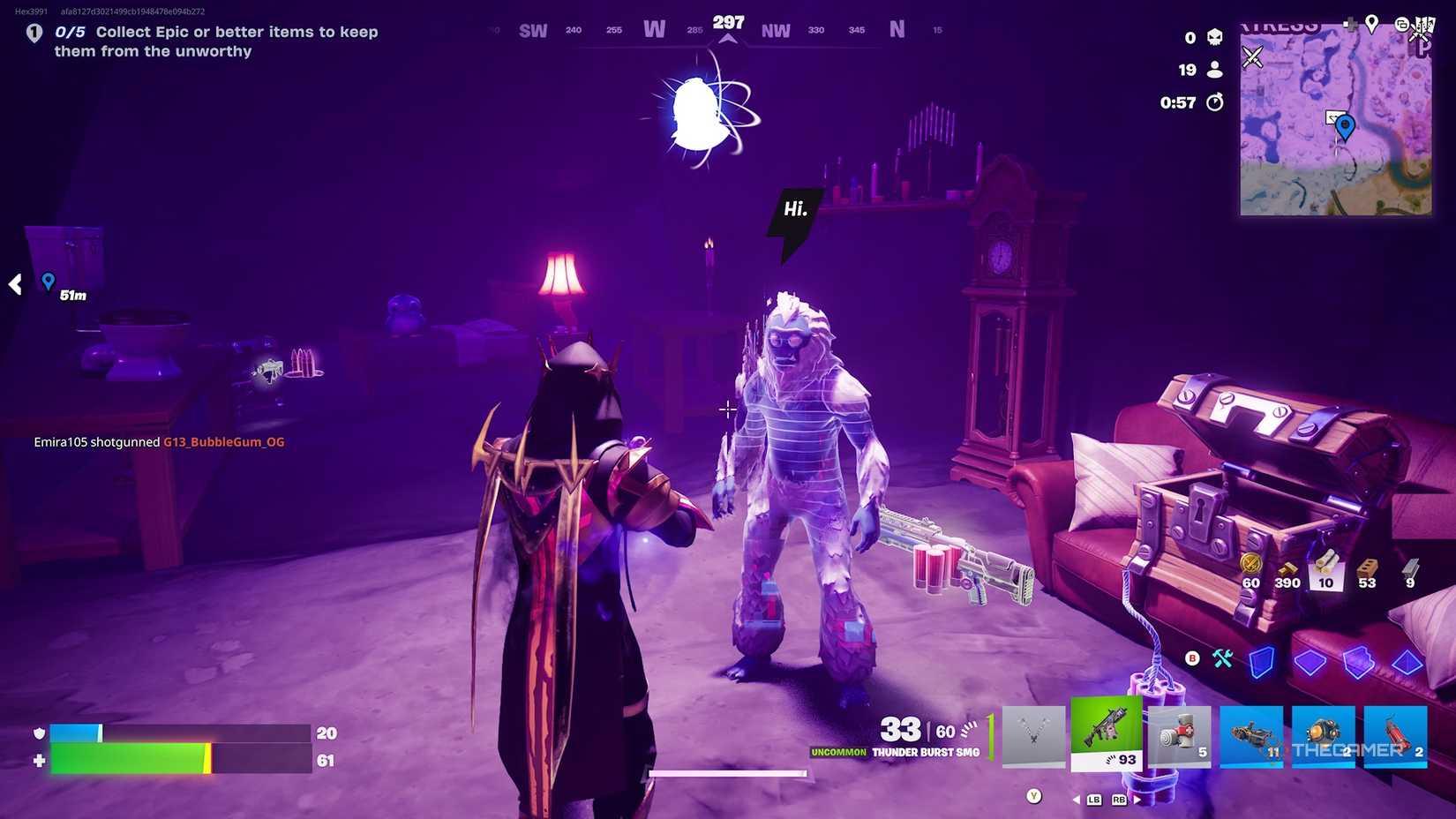This screenshot has width=1456, height=819.
Task: Click the back chevron beside the 51m waypoint
Action: click(14, 284)
